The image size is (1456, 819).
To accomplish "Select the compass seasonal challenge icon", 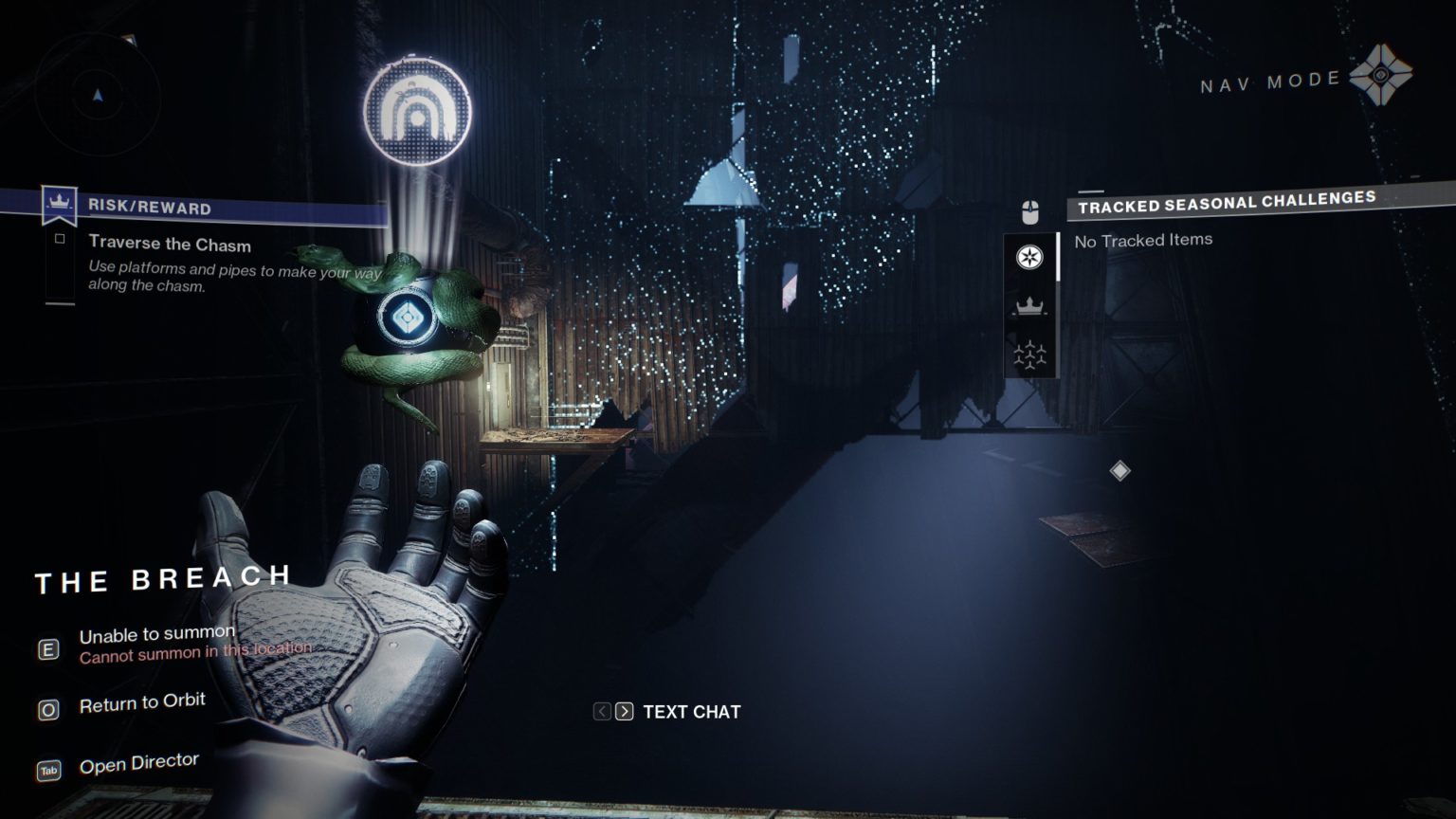I will click(1030, 256).
